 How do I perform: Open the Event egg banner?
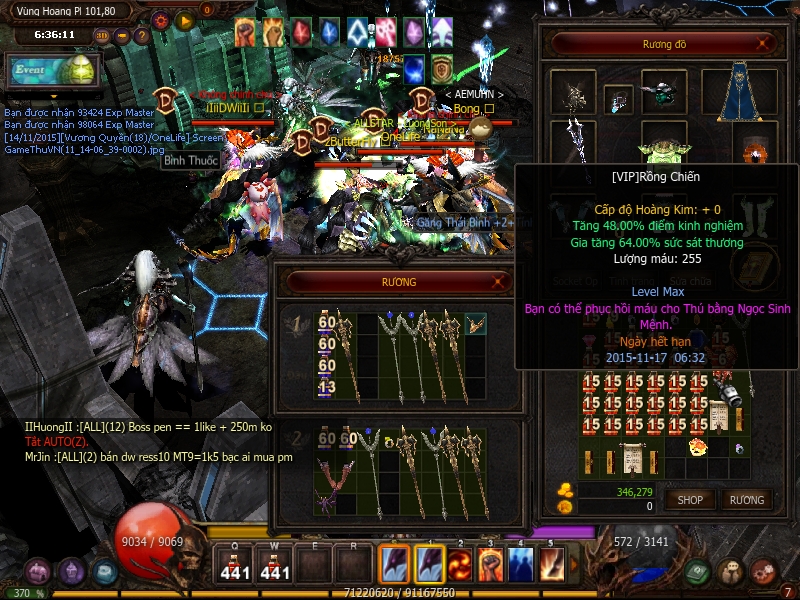(52, 71)
